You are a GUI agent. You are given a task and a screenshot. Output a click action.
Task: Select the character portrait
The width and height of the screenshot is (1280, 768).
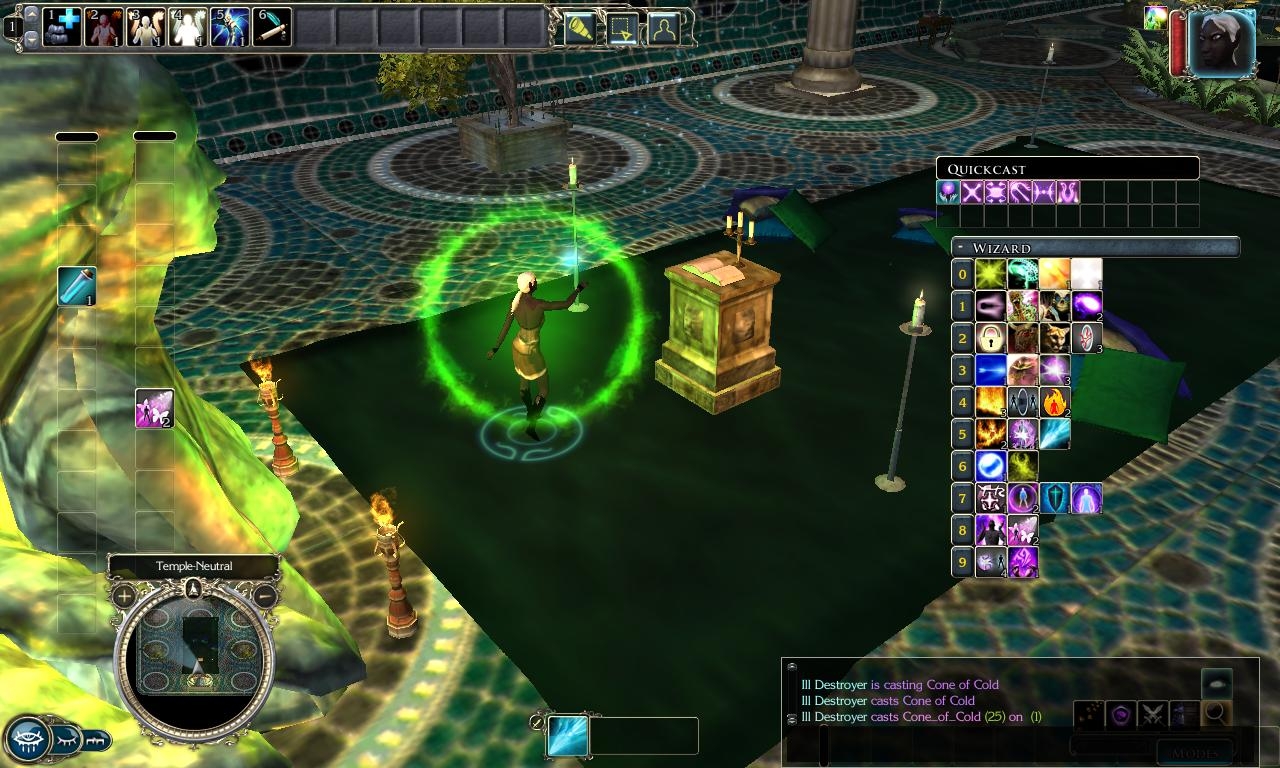point(1222,43)
